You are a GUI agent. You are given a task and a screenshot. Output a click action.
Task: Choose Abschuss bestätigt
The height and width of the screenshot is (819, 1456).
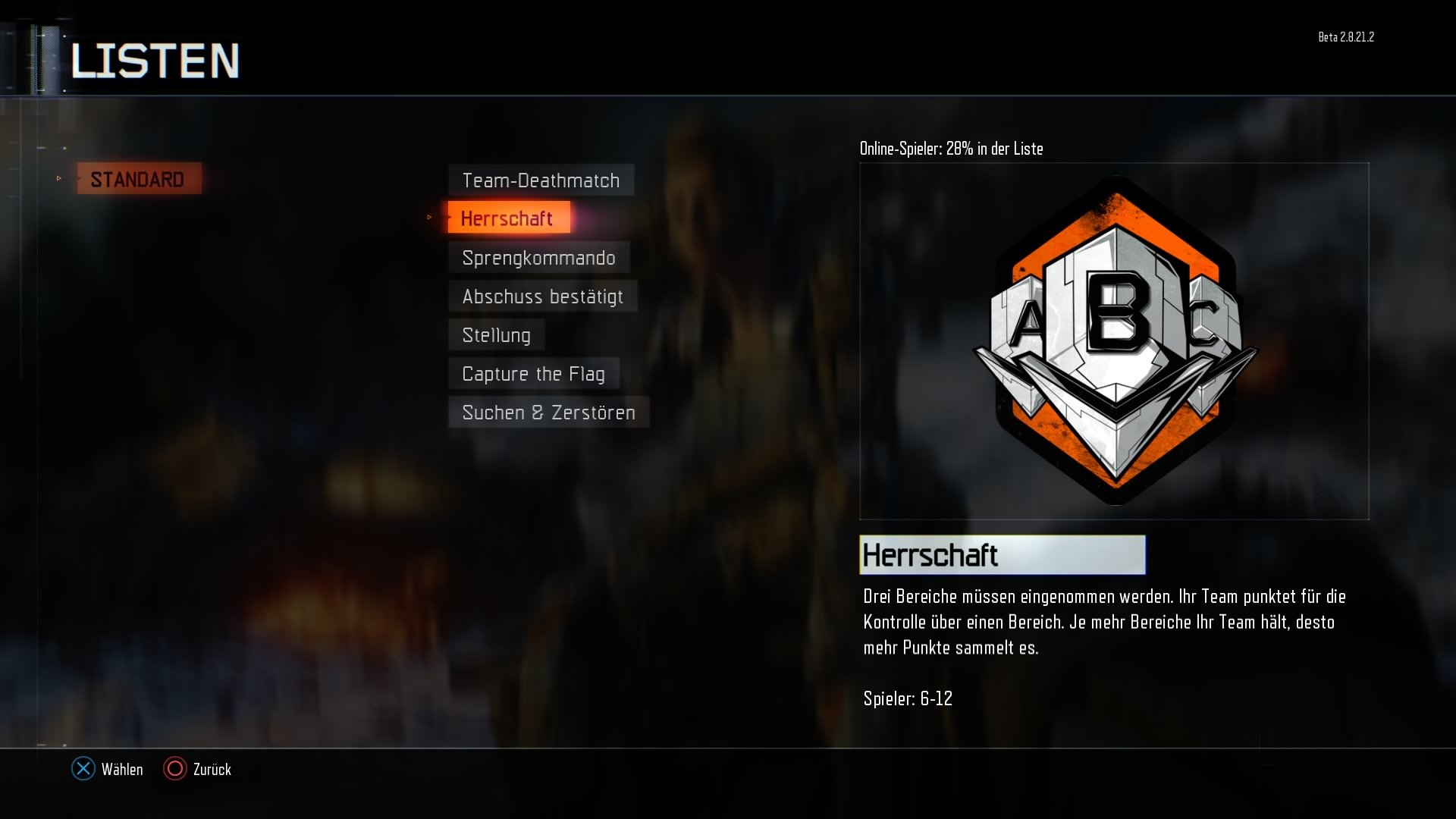click(x=542, y=296)
